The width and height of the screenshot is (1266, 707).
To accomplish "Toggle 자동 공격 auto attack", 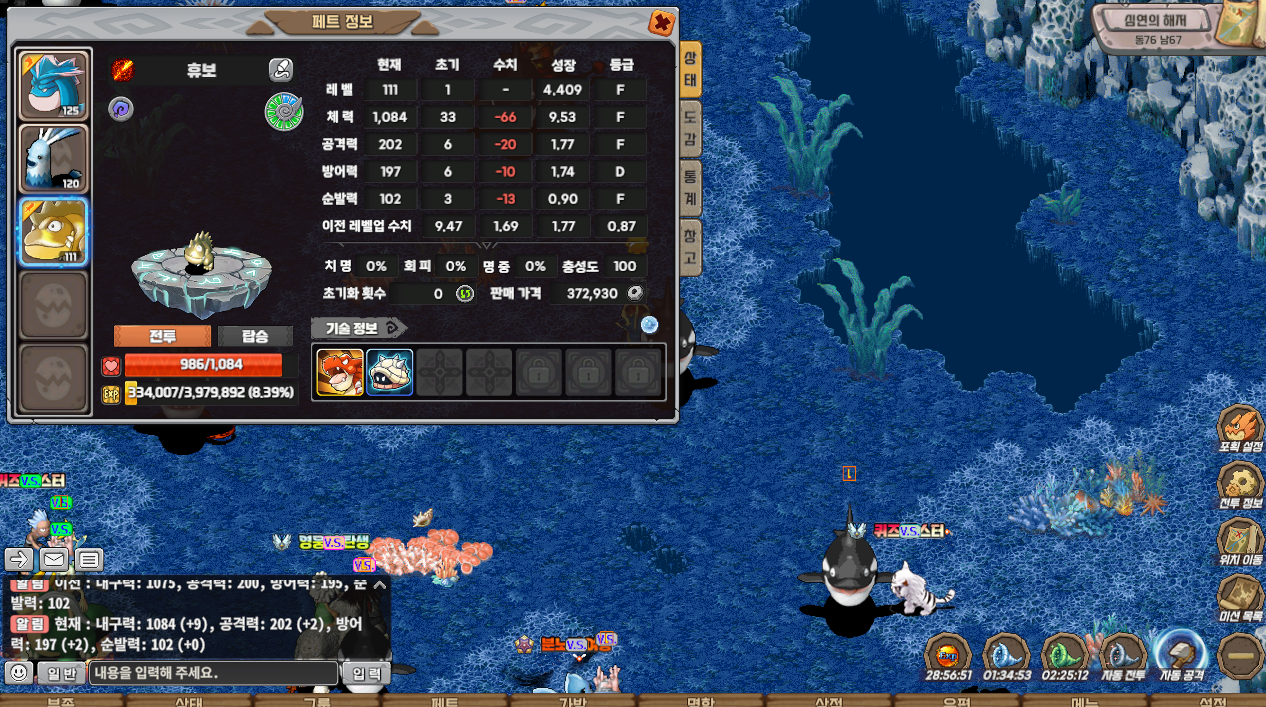I will tap(1182, 655).
